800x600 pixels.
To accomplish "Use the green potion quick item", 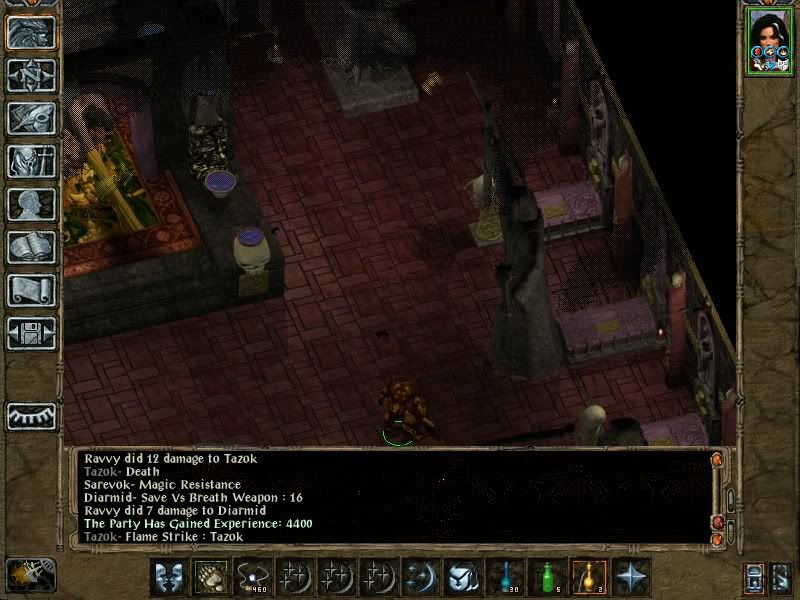I will pyautogui.click(x=546, y=577).
